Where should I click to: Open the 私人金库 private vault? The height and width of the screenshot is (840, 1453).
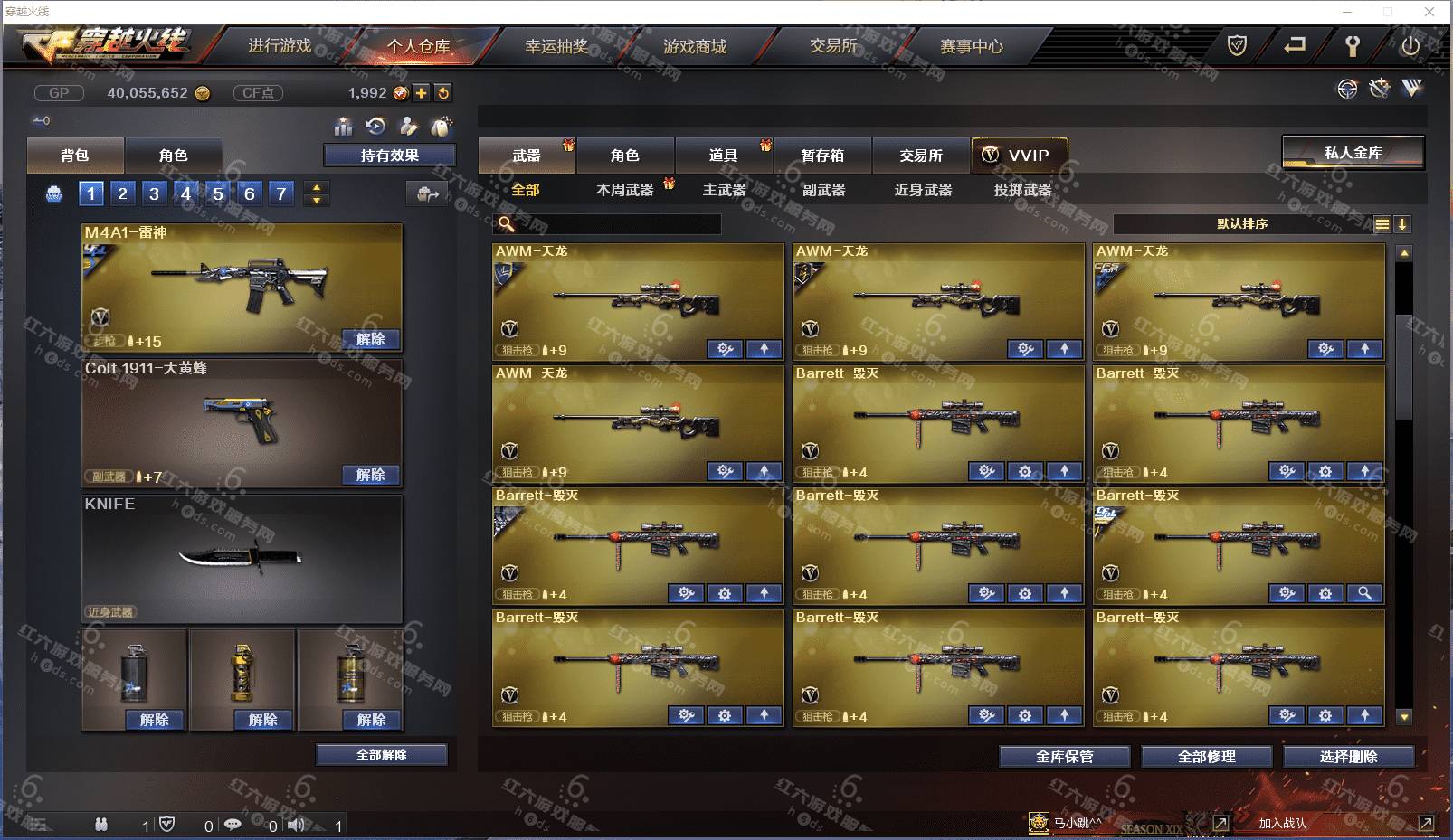[1353, 153]
